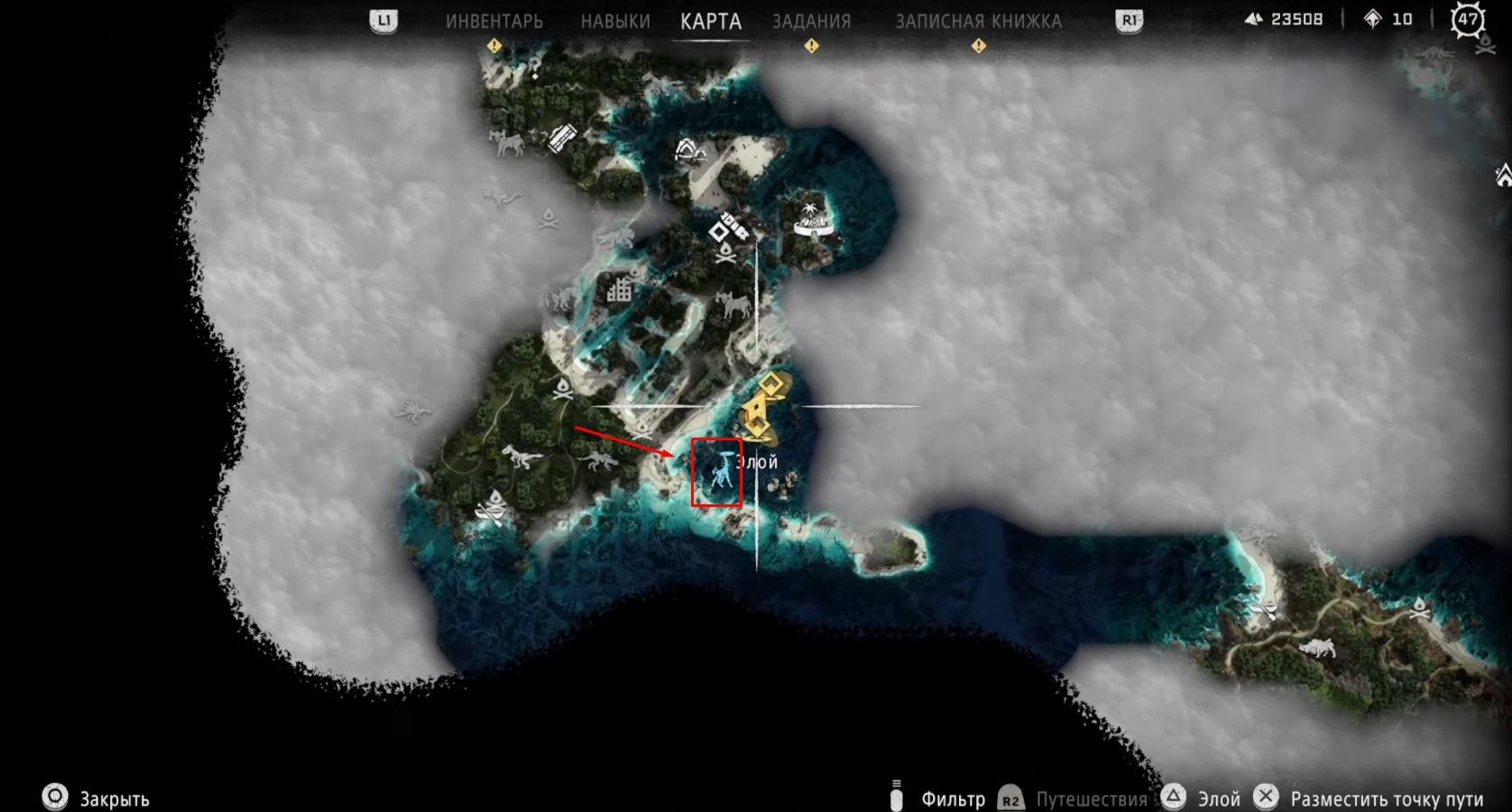Switch to the НАВЫКИ tab
The height and width of the screenshot is (812, 1512).
click(615, 21)
